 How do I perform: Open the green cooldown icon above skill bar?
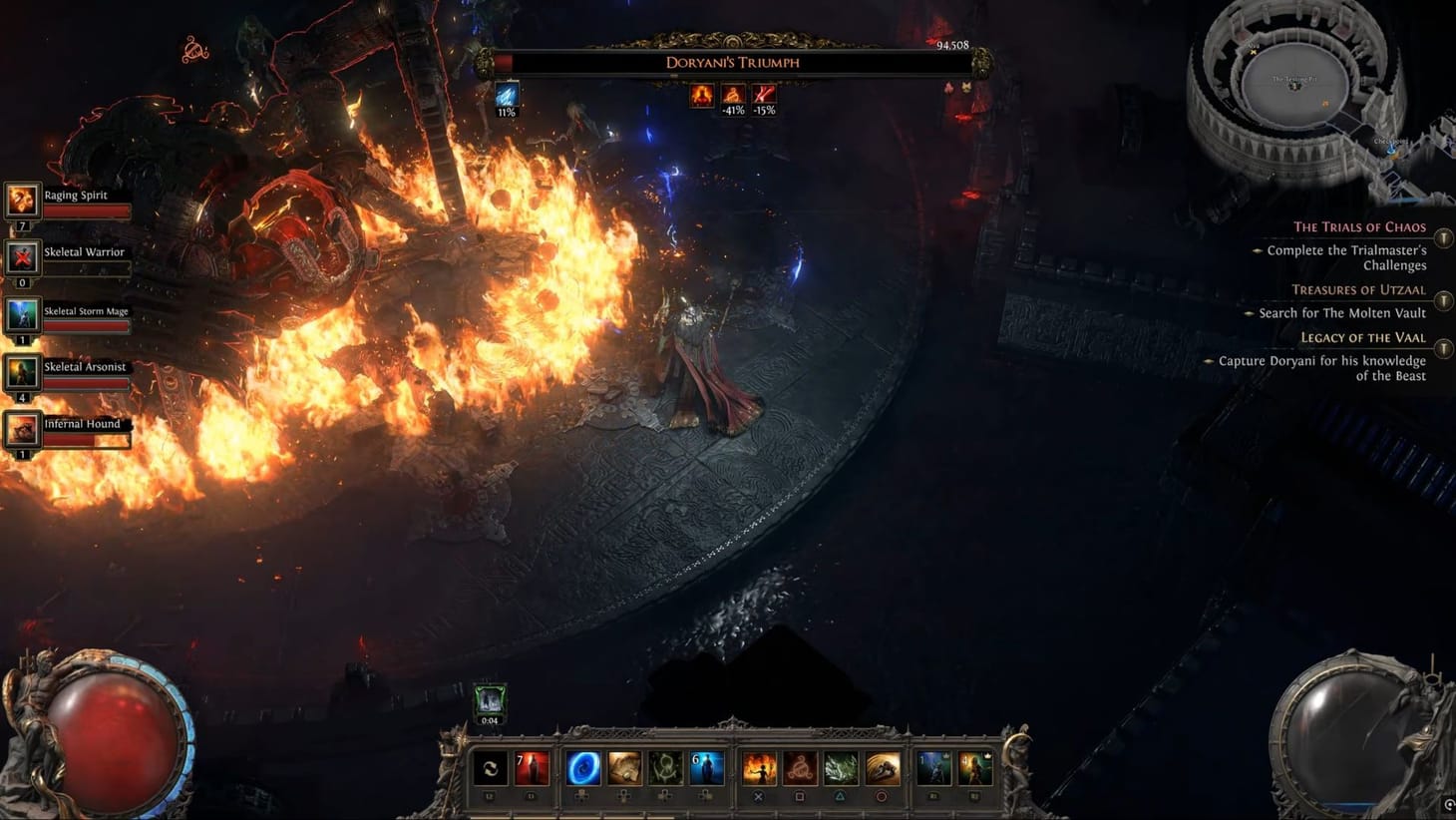490,700
